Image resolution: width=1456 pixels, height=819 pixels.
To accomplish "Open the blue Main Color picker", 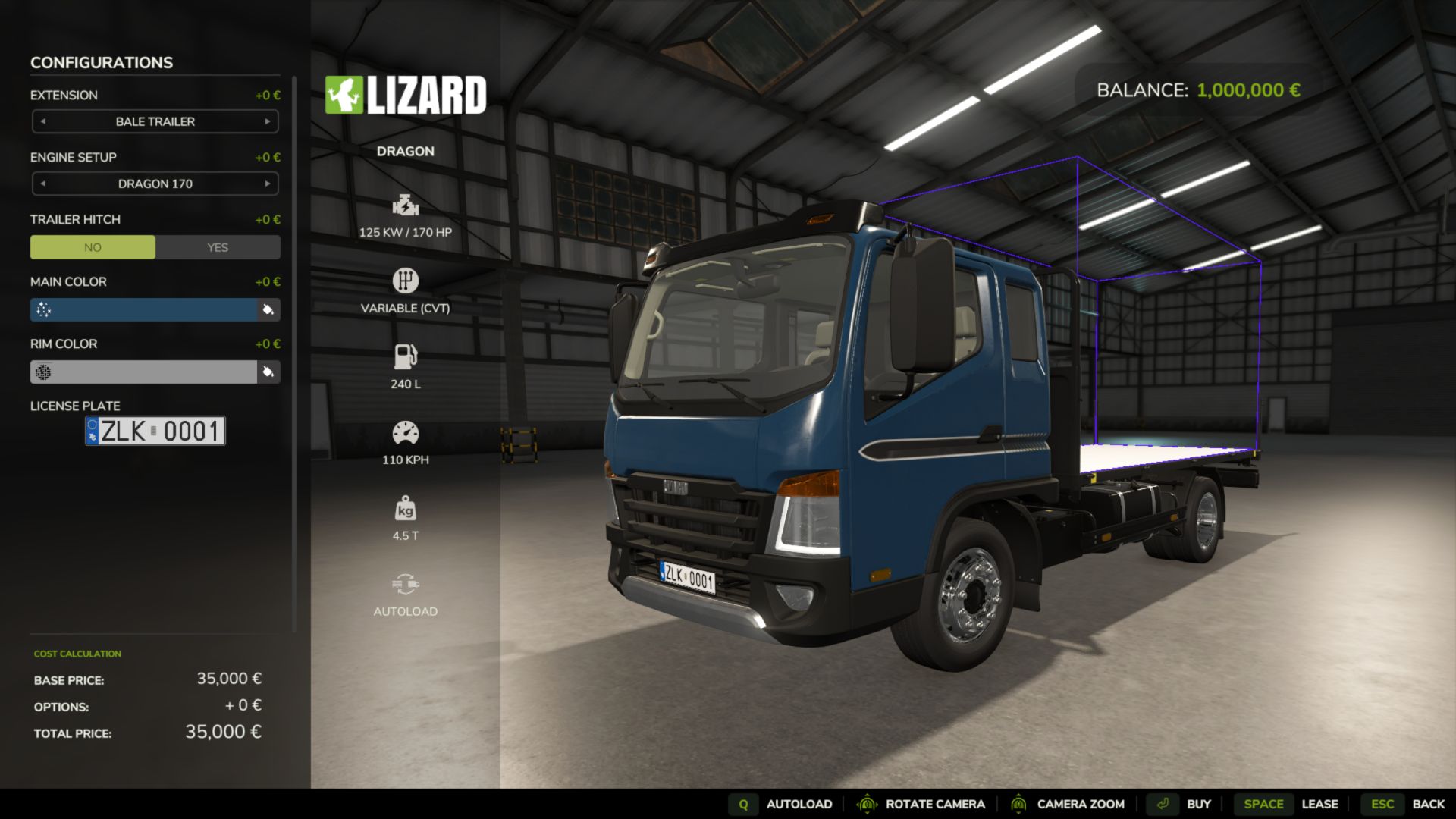I will [144, 309].
